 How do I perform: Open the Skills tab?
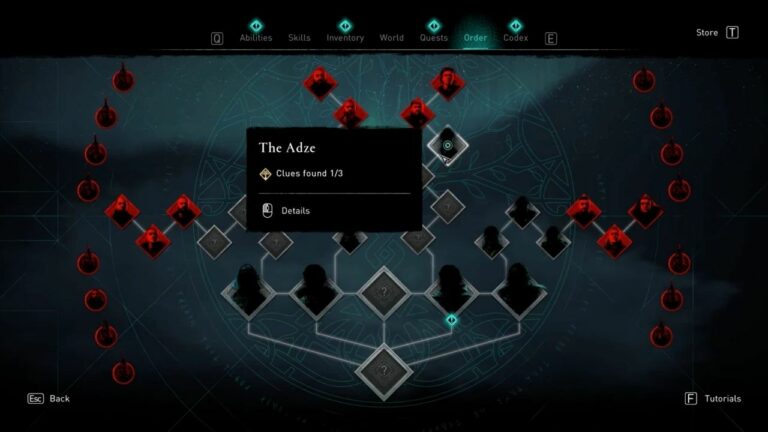click(299, 38)
